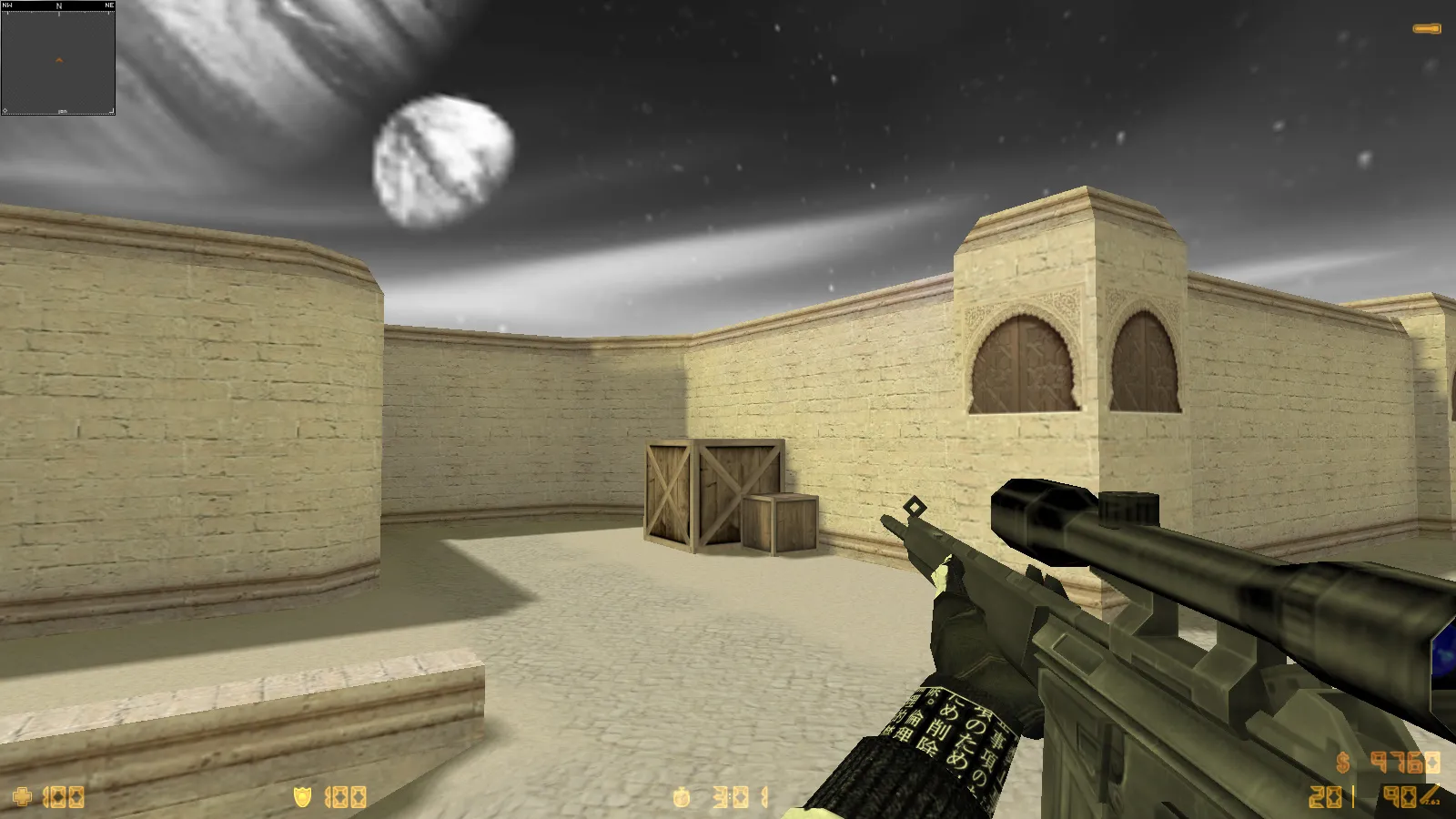Click the NE compass label on radar

pyautogui.click(x=107, y=5)
